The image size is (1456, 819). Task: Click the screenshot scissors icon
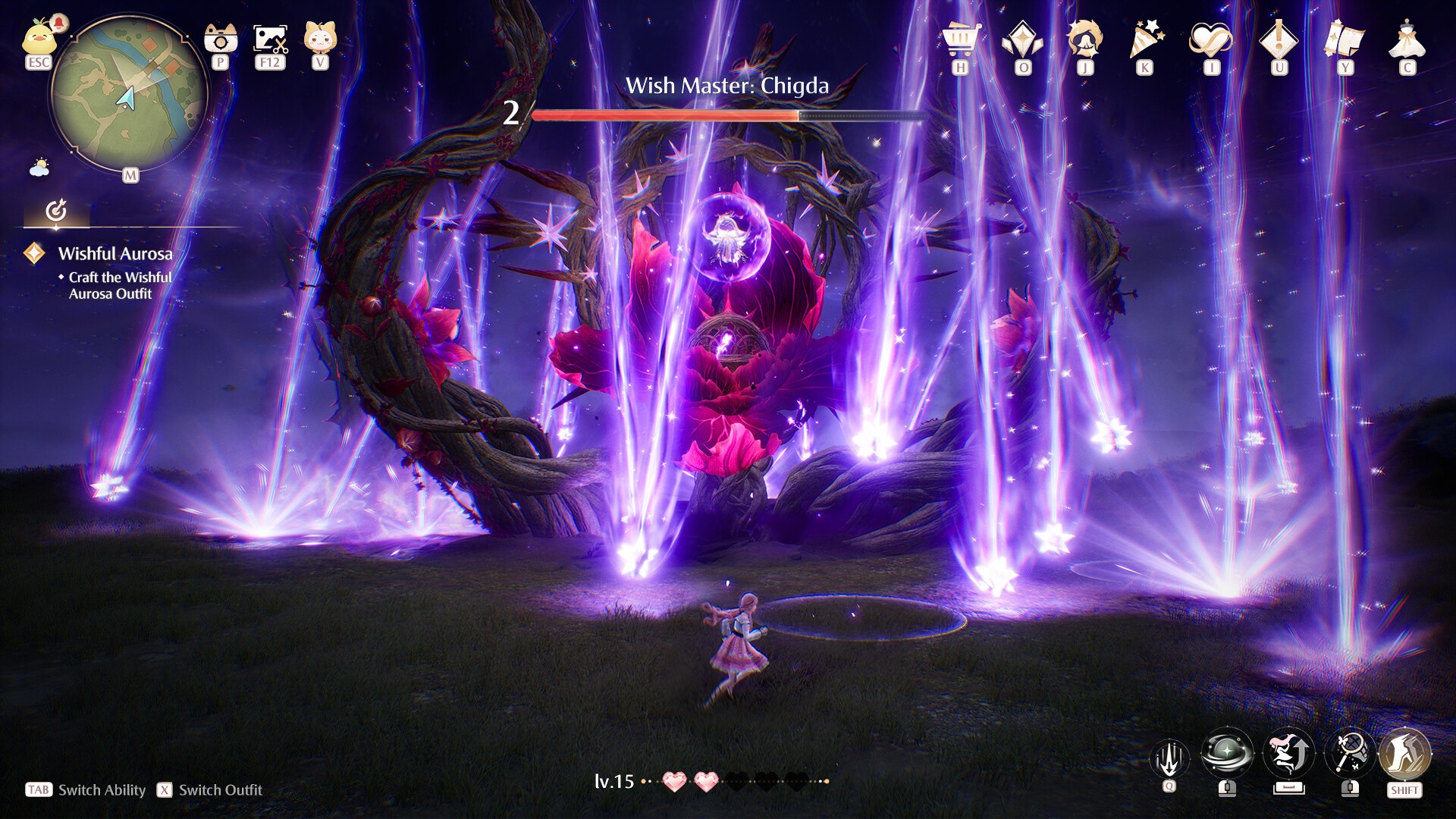click(270, 39)
